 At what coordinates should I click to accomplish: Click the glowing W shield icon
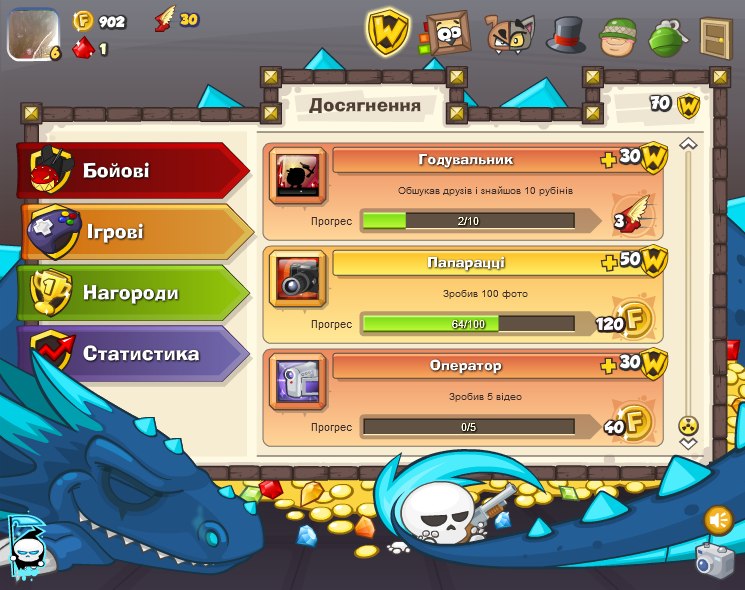pyautogui.click(x=388, y=33)
